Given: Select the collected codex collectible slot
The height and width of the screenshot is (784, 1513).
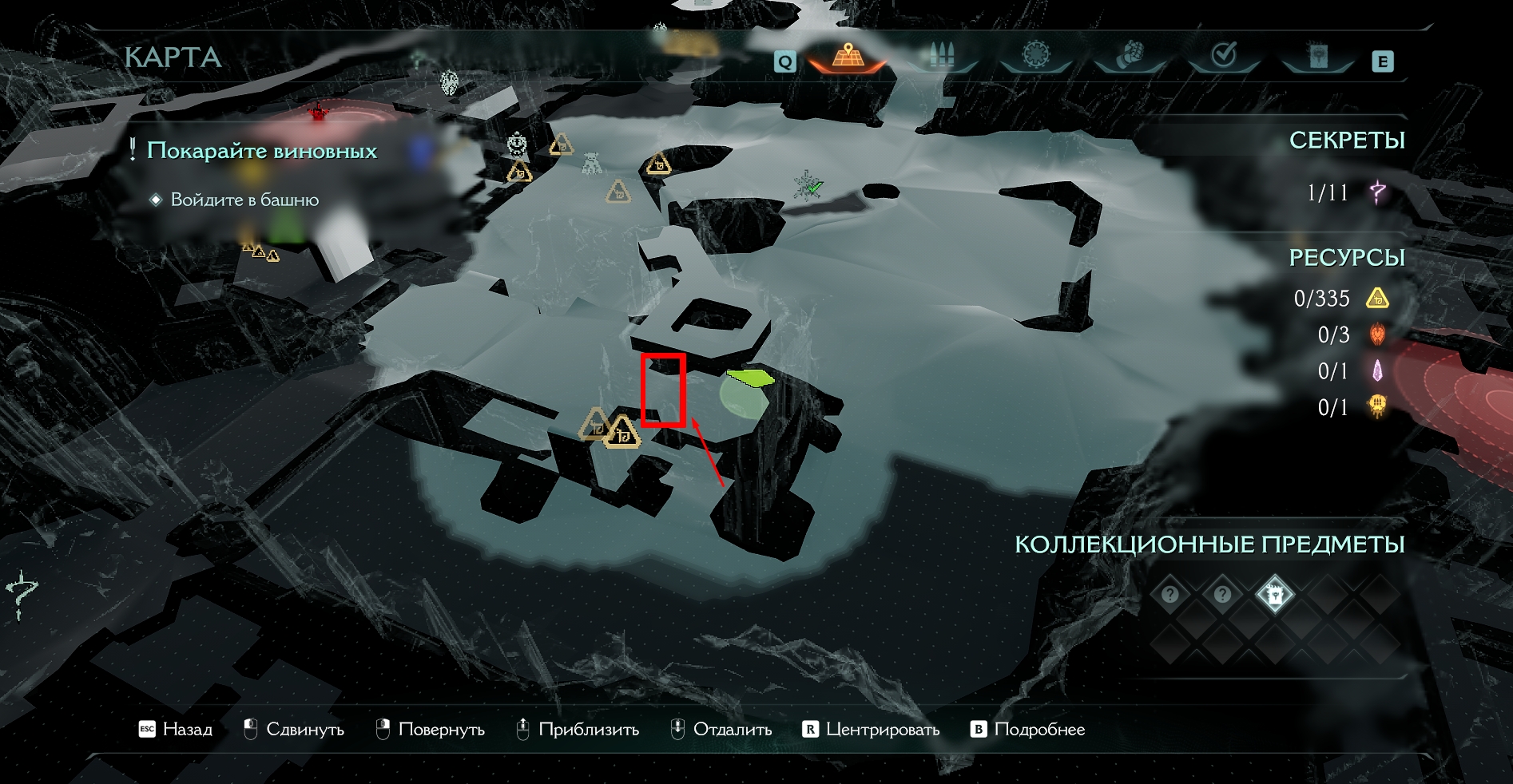Looking at the screenshot, I should [1274, 595].
